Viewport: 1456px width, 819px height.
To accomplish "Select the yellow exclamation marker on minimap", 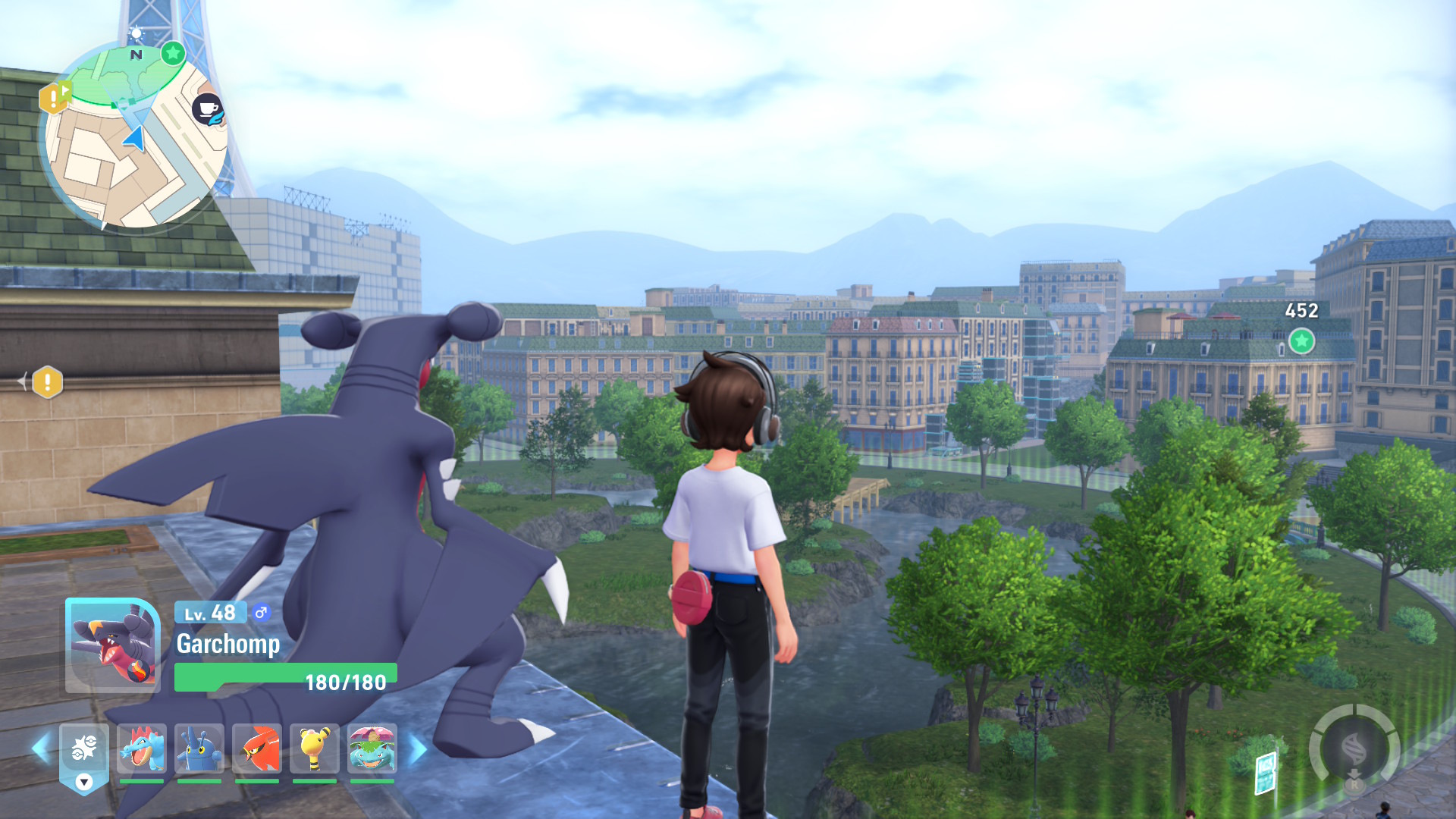I will coord(52,98).
